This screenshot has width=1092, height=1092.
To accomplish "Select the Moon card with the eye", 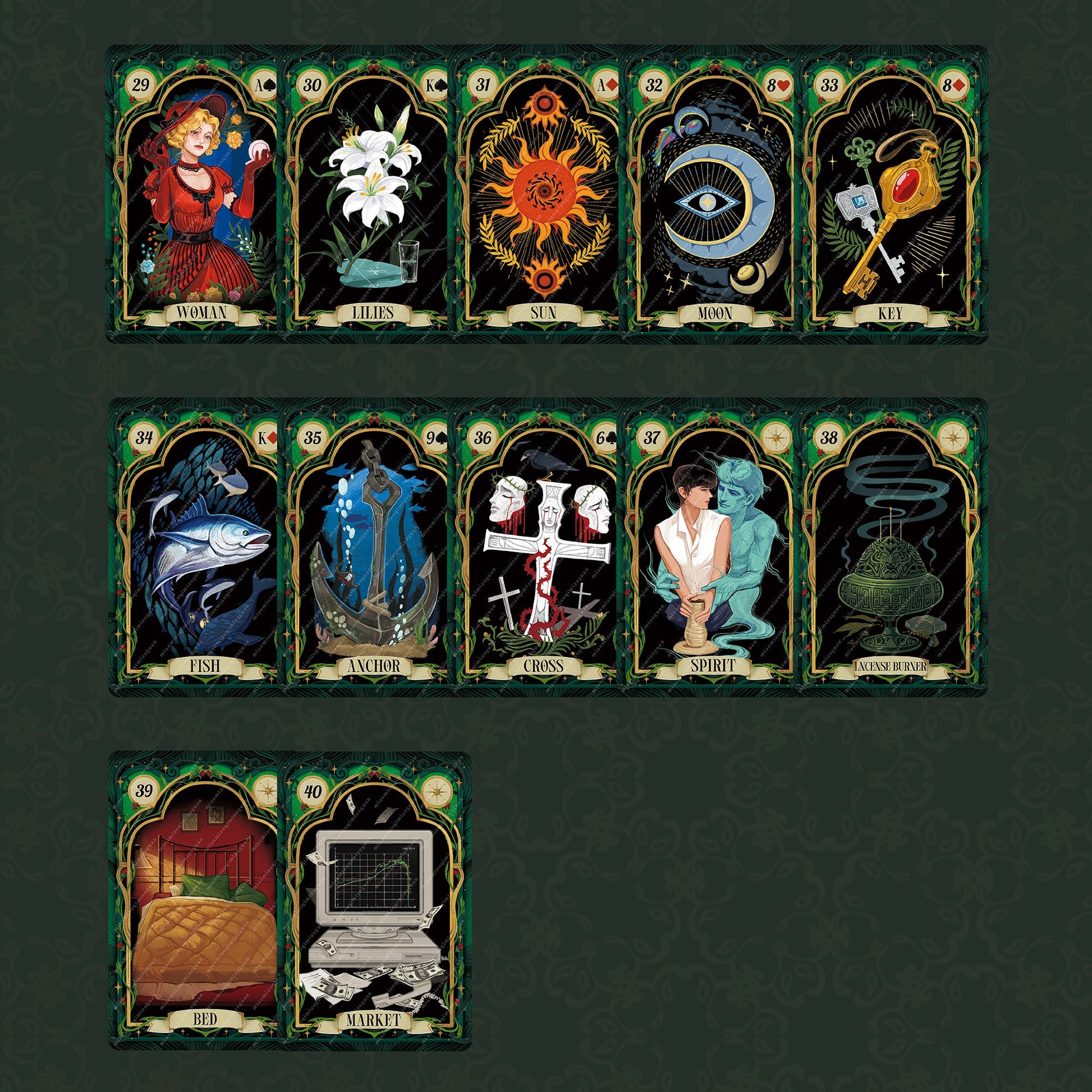I will [713, 195].
